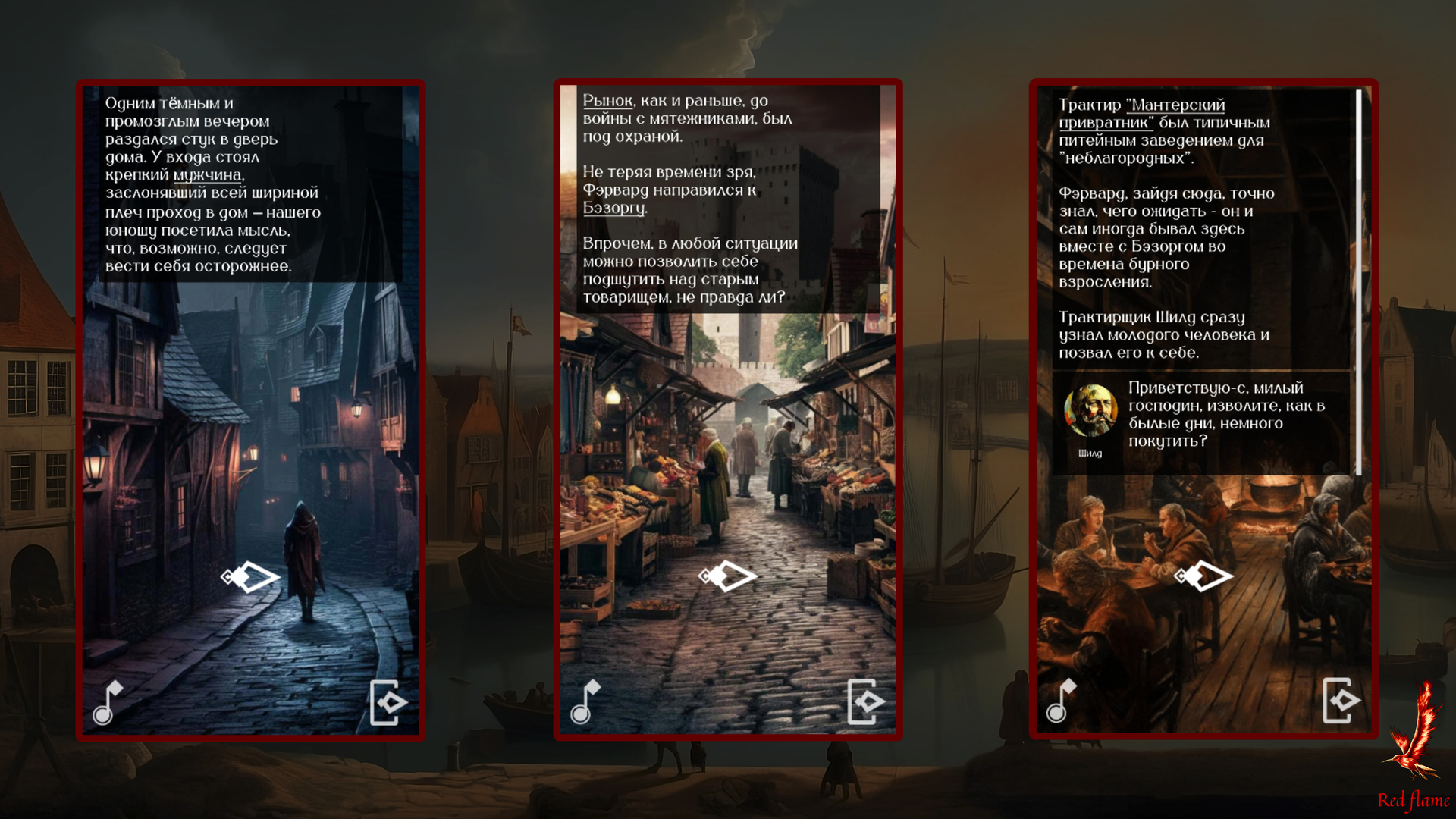Advance the tavern panel's diamond arrow
Viewport: 1456px width, 819px height.
point(1203,576)
